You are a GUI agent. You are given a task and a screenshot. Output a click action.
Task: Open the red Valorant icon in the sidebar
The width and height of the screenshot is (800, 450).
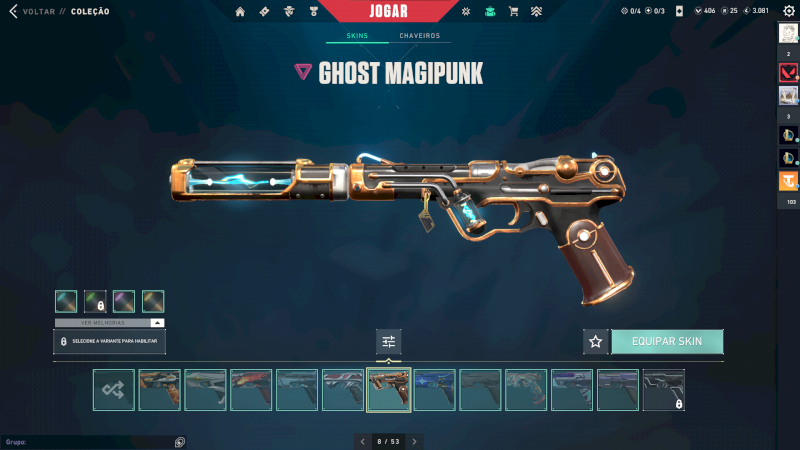(x=788, y=72)
